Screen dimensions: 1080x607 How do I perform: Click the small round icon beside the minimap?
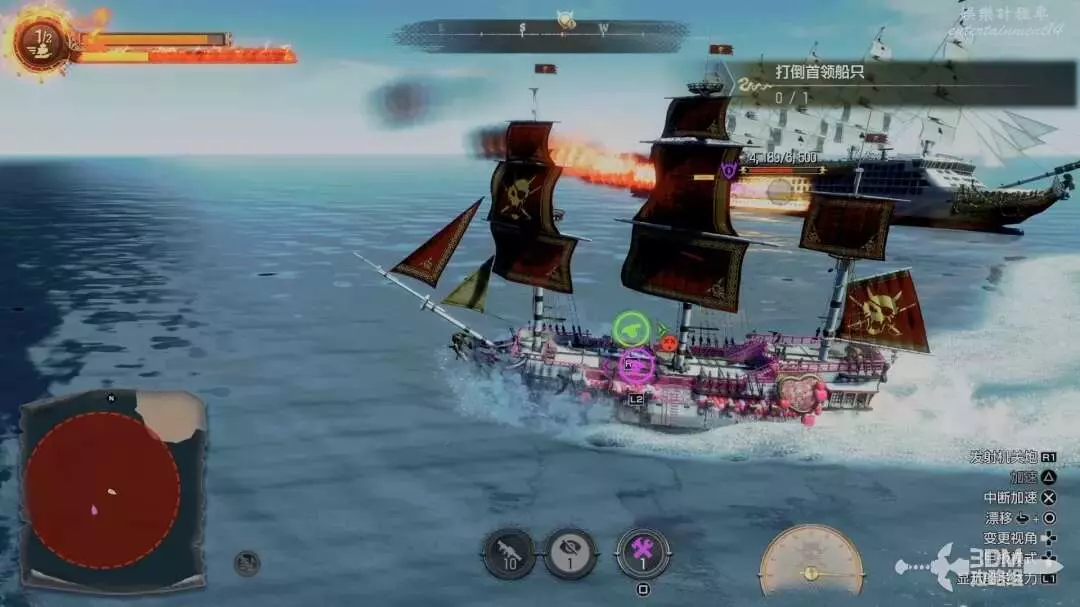247,563
